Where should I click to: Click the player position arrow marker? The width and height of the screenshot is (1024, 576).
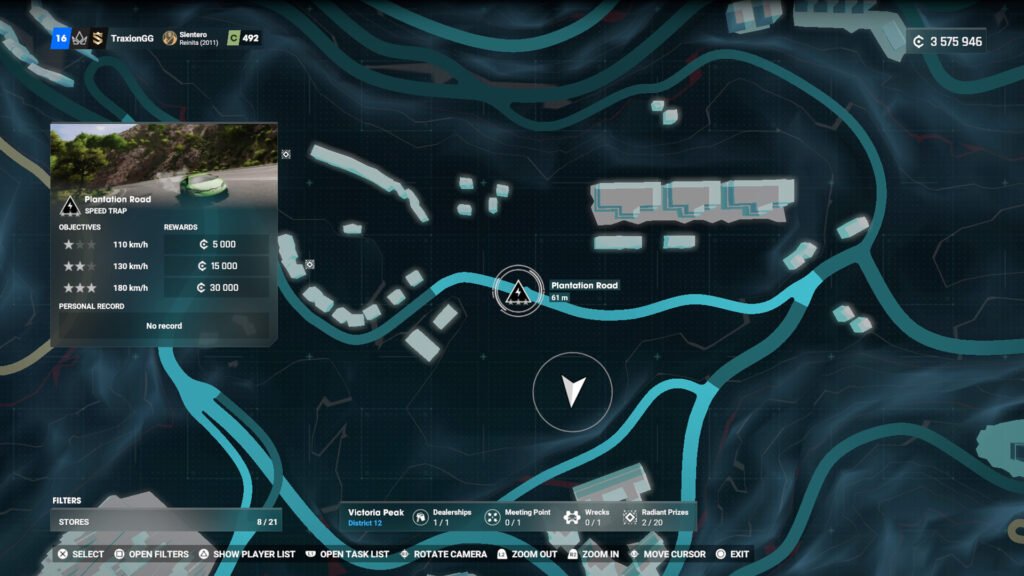[572, 391]
